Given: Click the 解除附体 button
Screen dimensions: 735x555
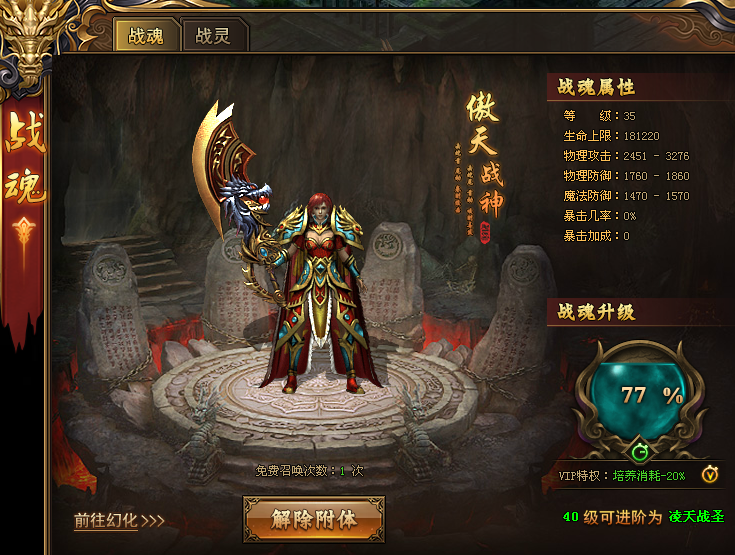Looking at the screenshot, I should [314, 518].
